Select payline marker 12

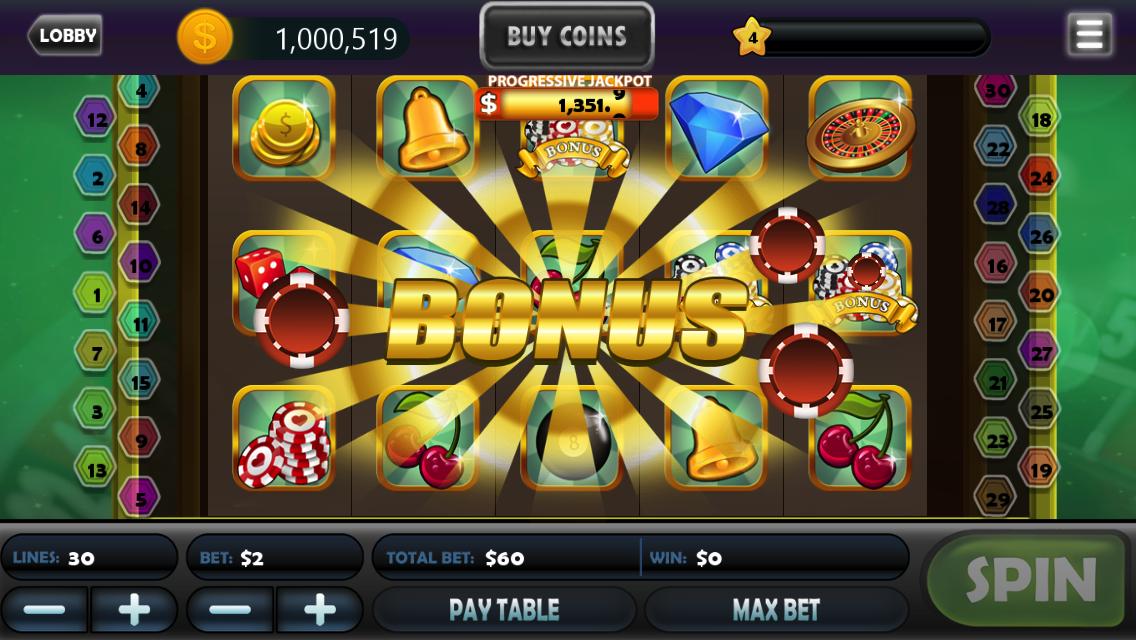point(96,120)
